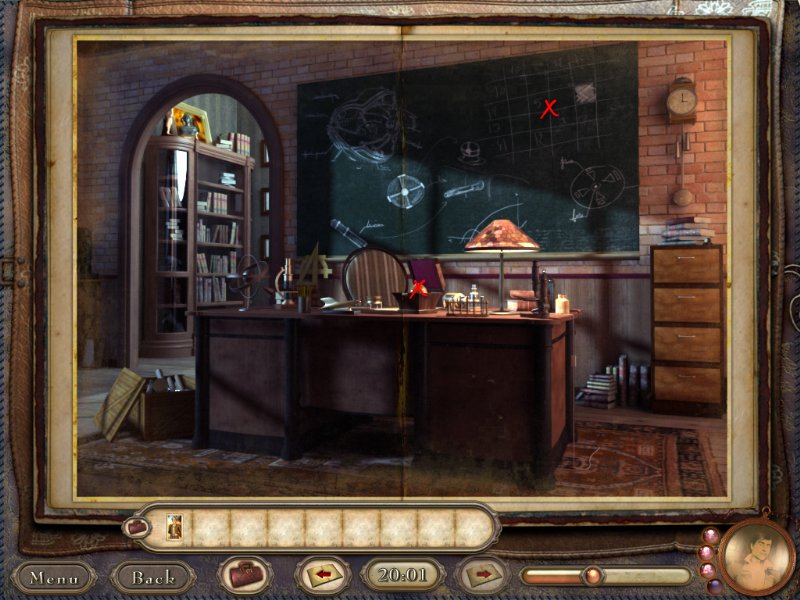The image size is (800, 600).
Task: Go Back to the previous screen
Action: [x=153, y=577]
